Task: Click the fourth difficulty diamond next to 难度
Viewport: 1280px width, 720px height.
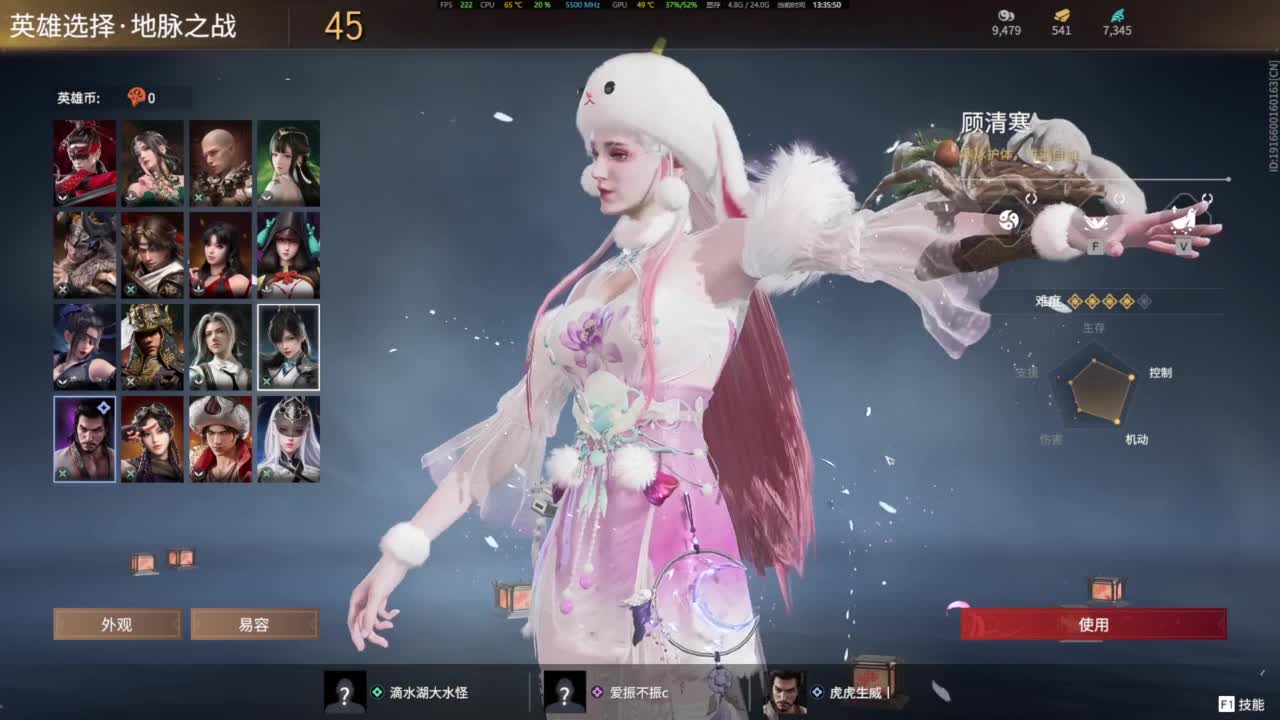Action: tap(1127, 301)
